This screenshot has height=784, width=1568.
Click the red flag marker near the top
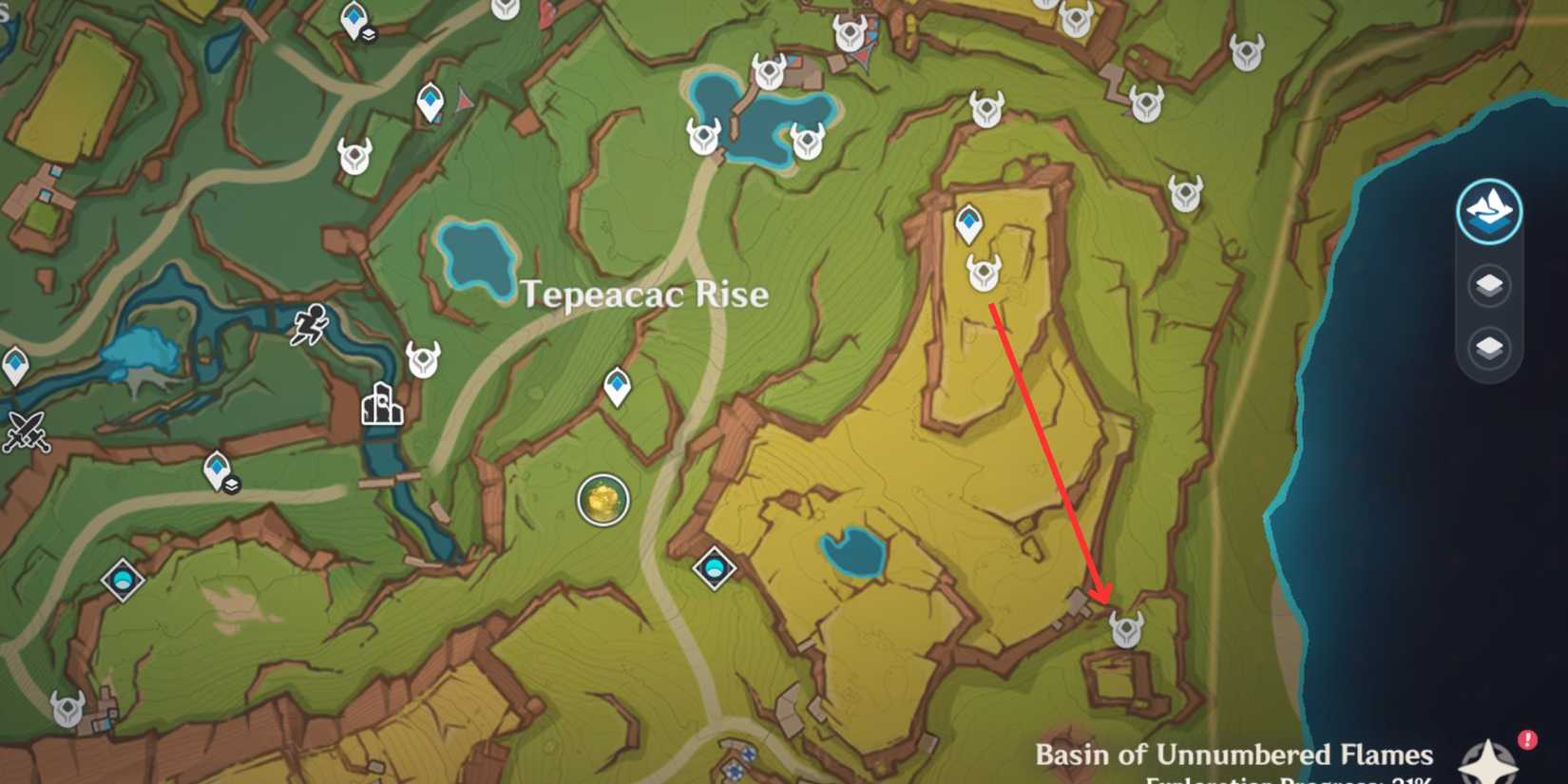tap(547, 13)
